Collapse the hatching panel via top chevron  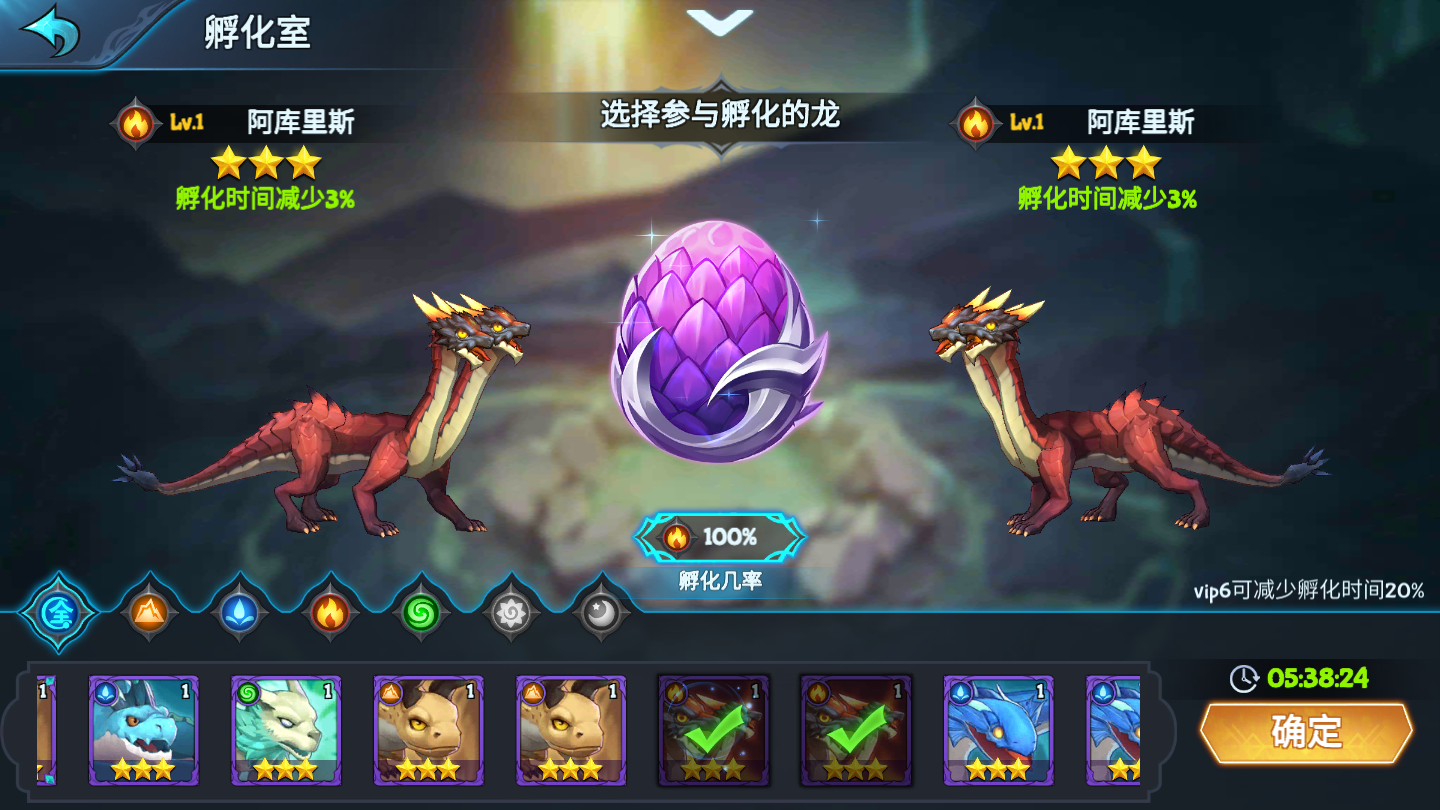pos(719,22)
